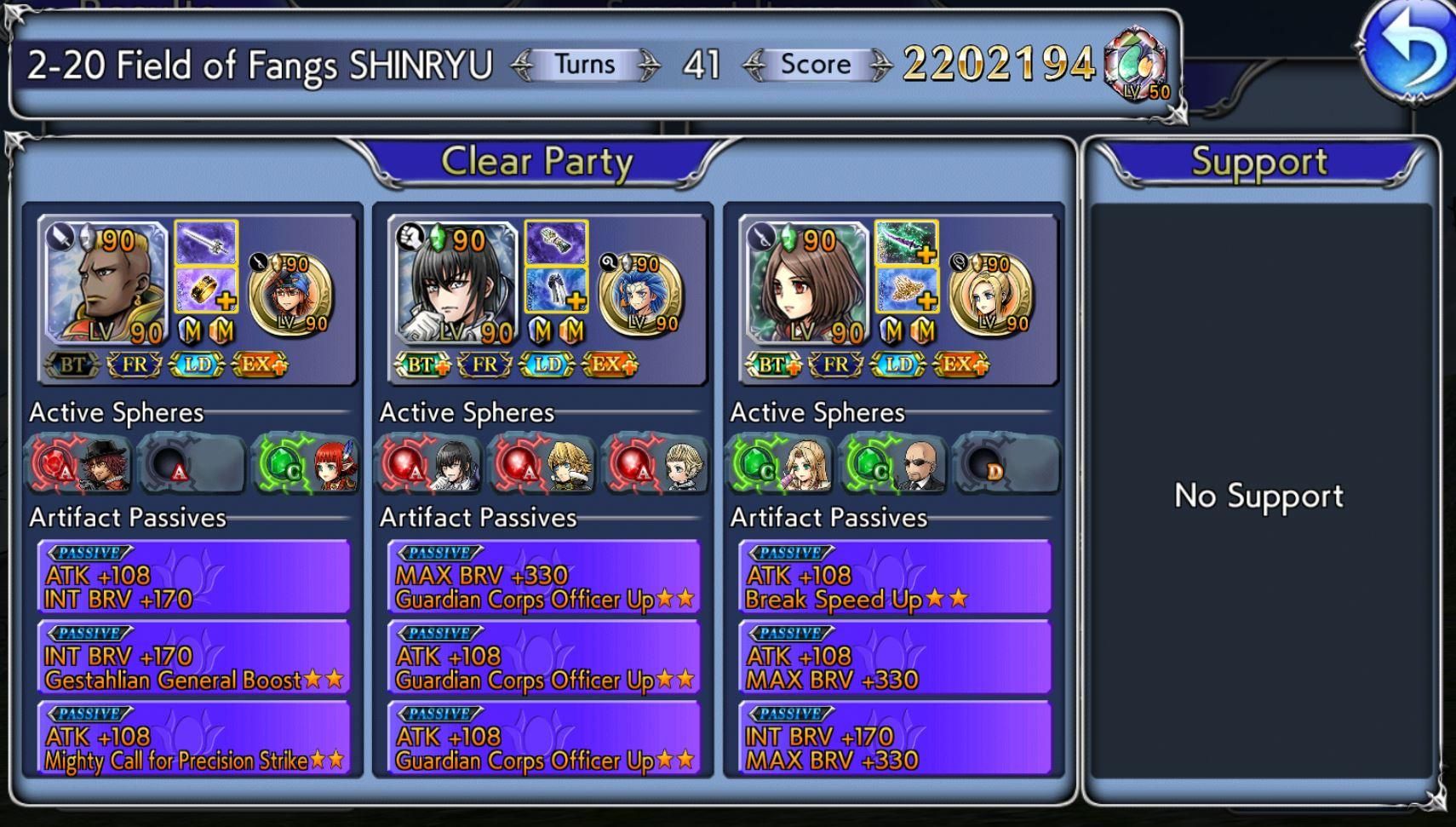Click the No Support area
Screen dimensions: 1456x827
pyautogui.click(x=1259, y=496)
